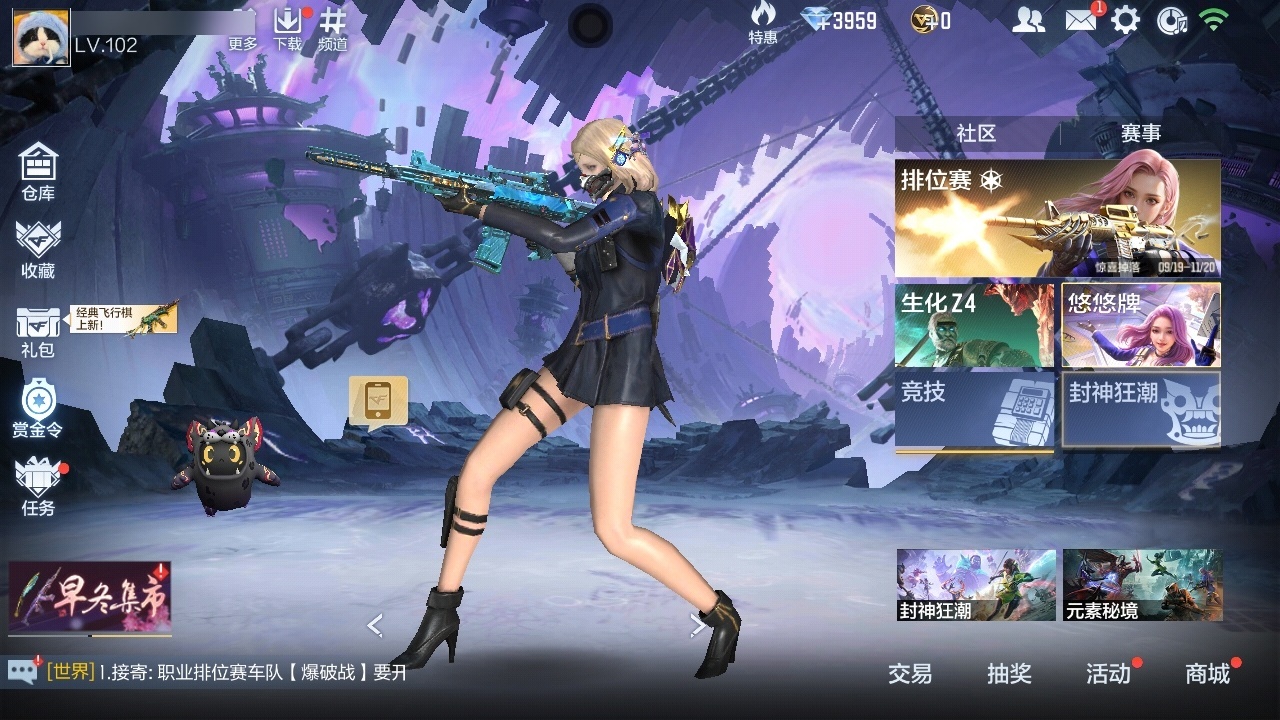Switch to the 社区 community tab

[x=976, y=134]
